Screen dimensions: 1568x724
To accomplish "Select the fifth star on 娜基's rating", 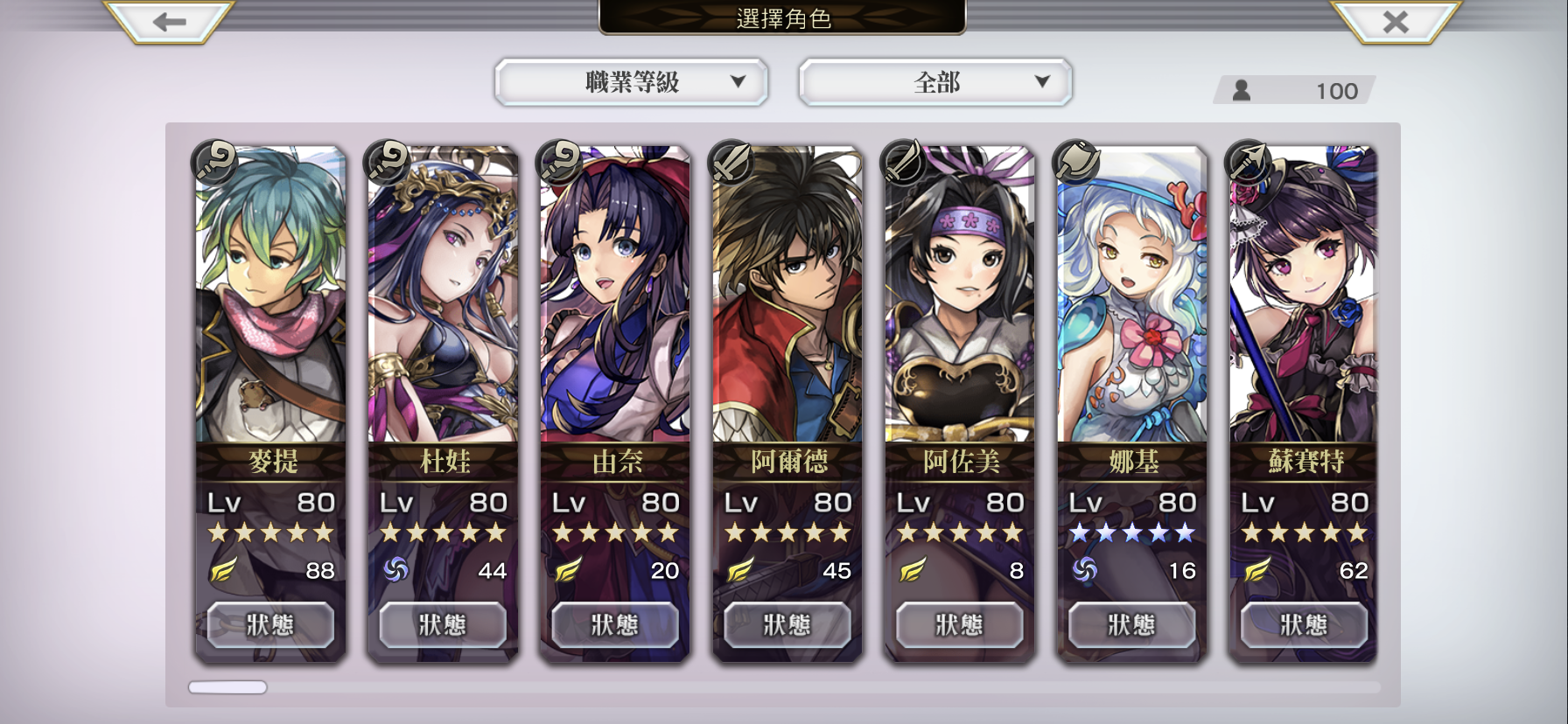I will pos(1183,532).
